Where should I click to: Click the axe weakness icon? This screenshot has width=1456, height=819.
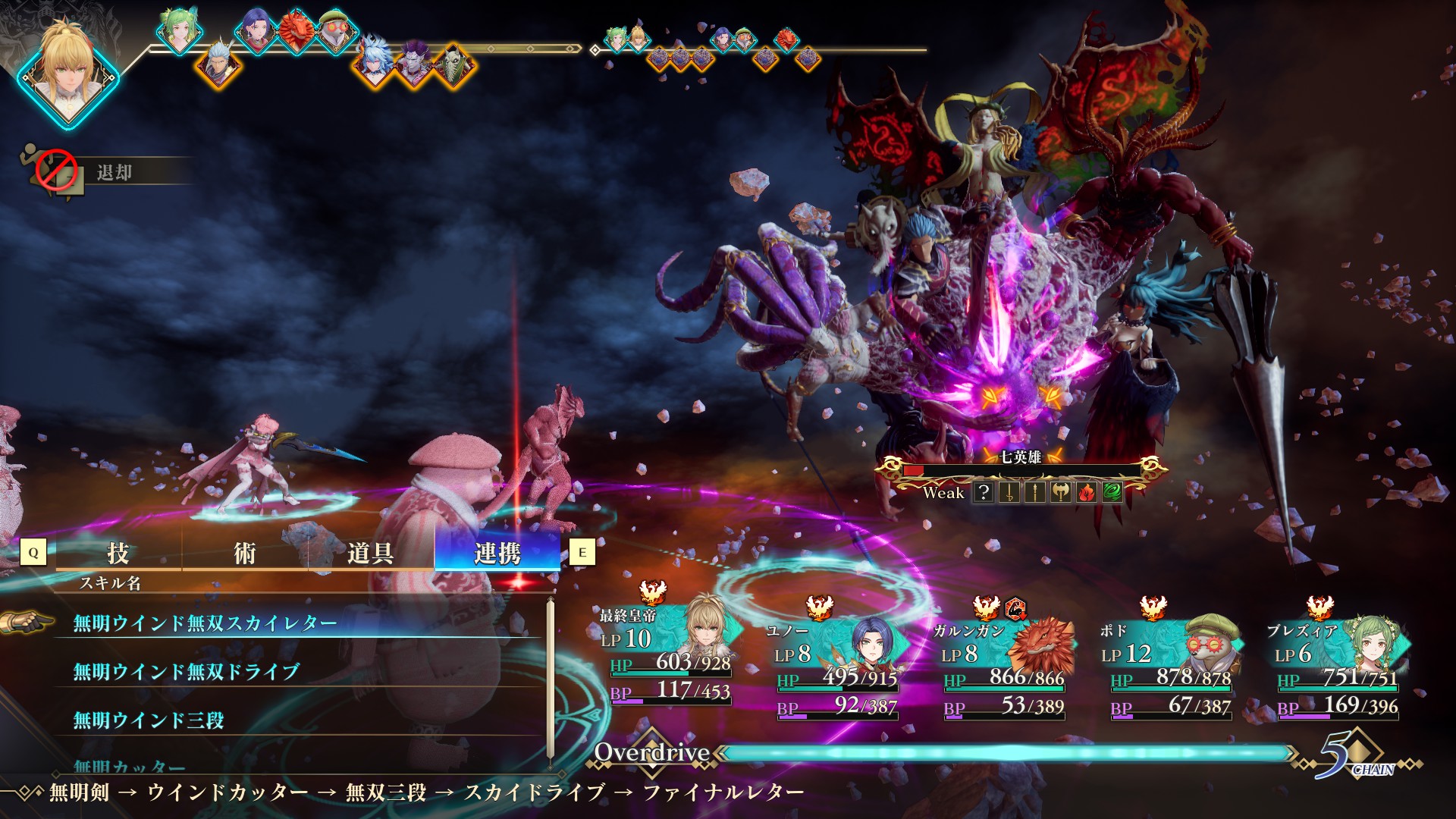[x=1060, y=493]
